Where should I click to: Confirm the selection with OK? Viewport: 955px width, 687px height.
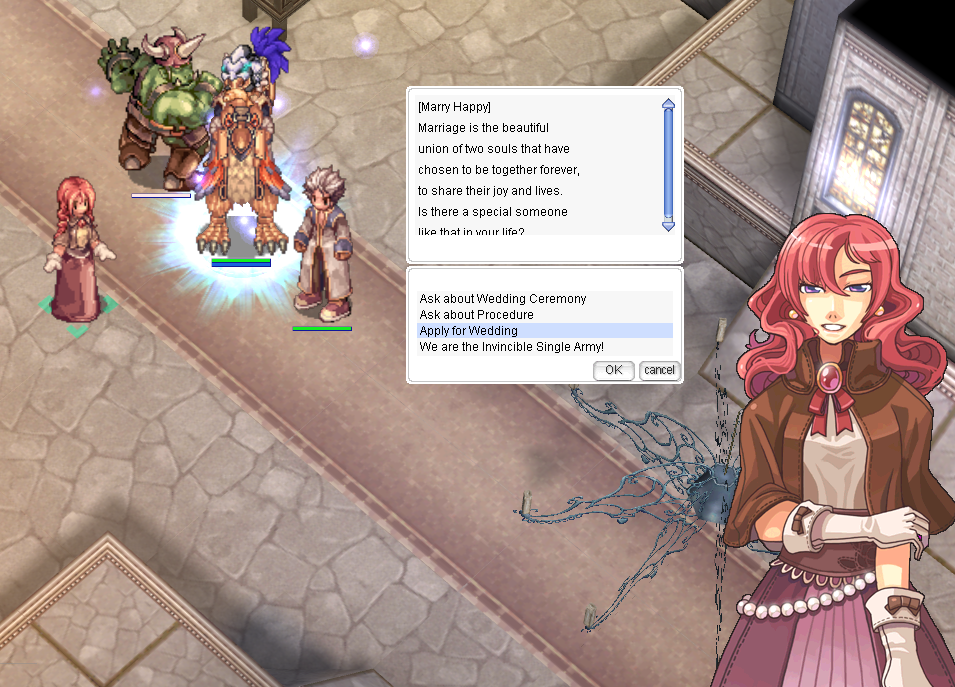[x=613, y=370]
